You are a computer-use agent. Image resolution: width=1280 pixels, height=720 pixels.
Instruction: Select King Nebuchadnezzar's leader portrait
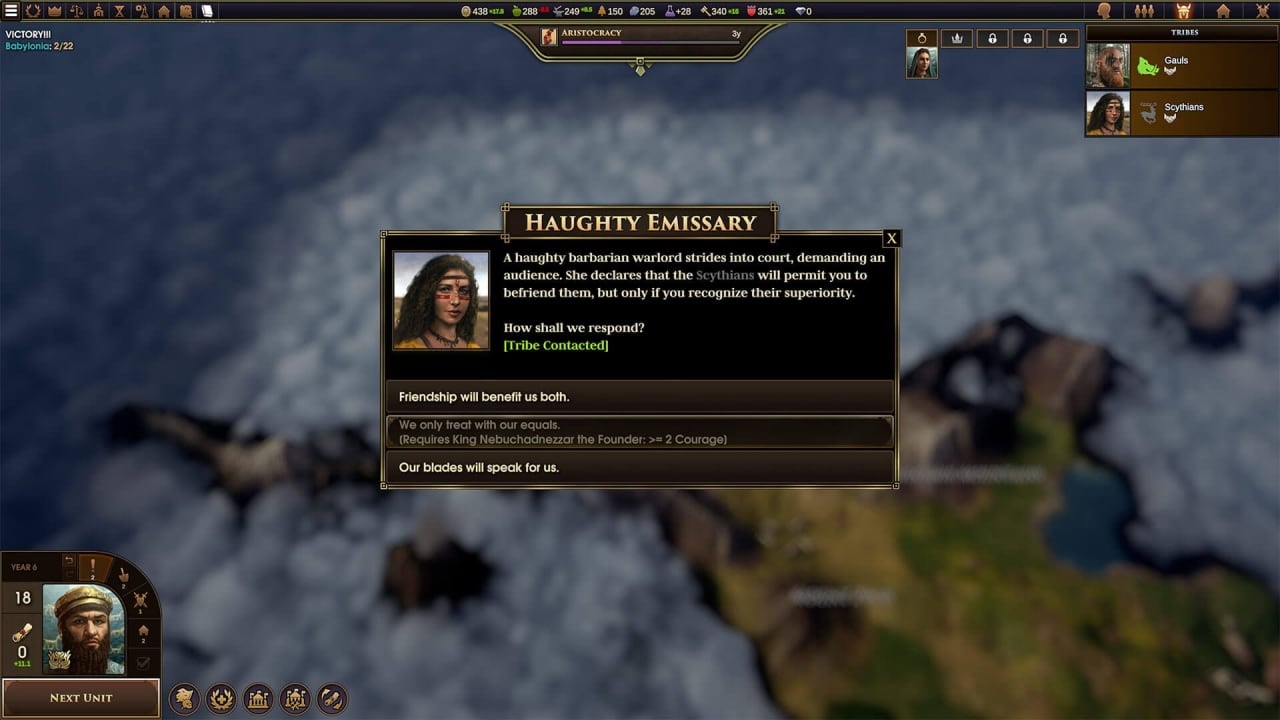tap(83, 629)
